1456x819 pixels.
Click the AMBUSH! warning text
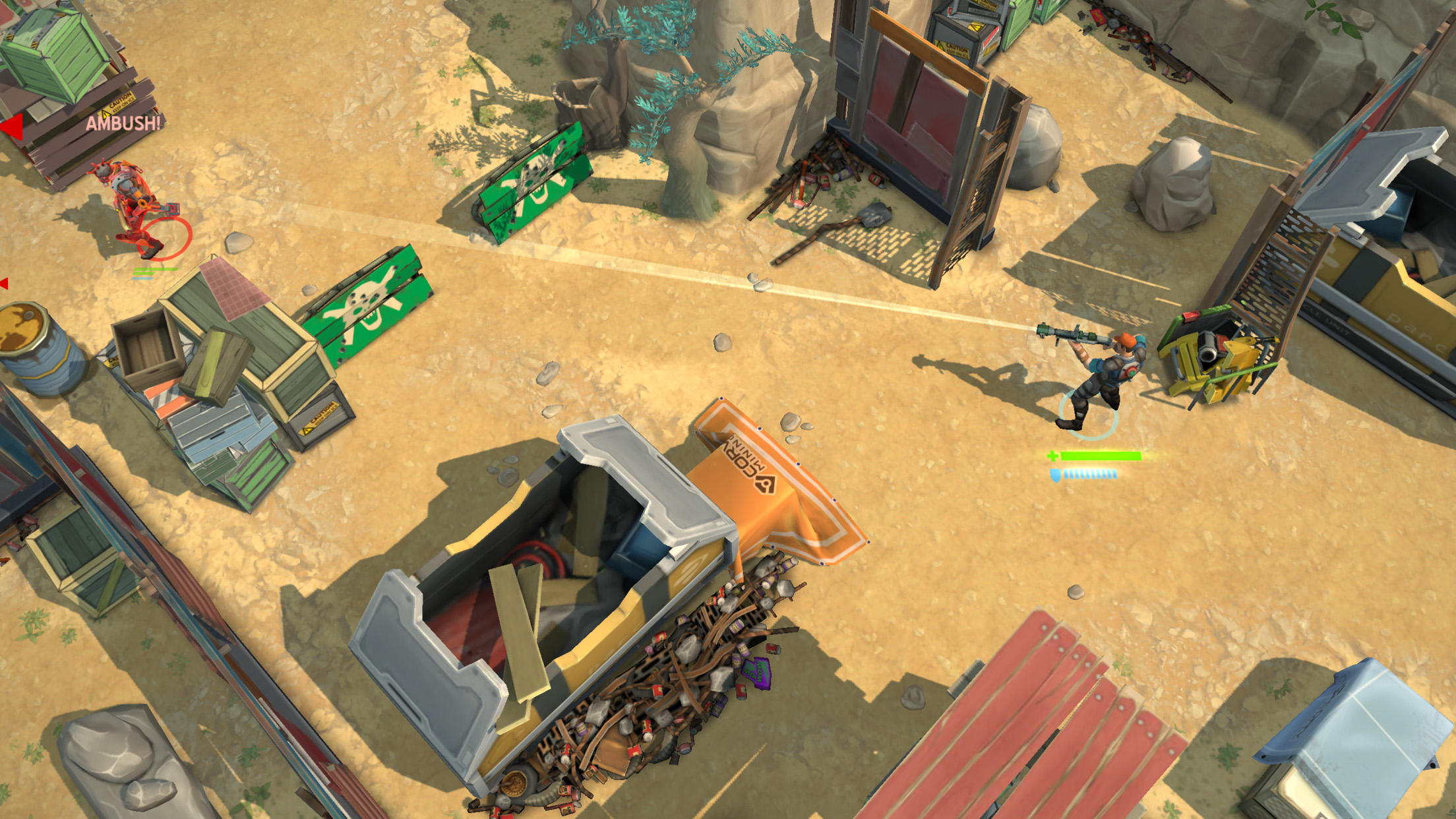click(x=124, y=124)
